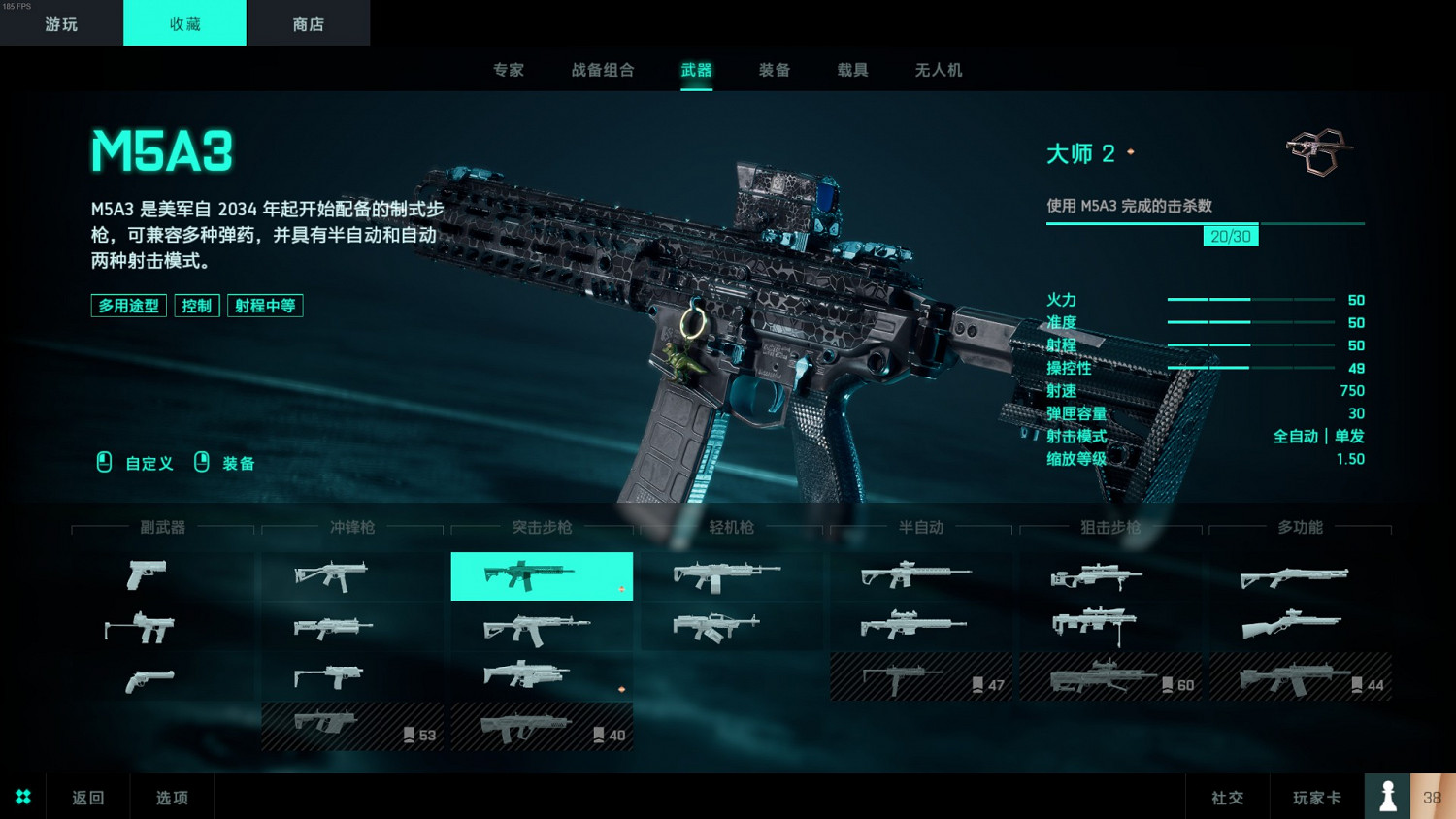Expand the 冲锋枪 weapon category header
Viewport: 1456px width, 819px height.
[351, 528]
